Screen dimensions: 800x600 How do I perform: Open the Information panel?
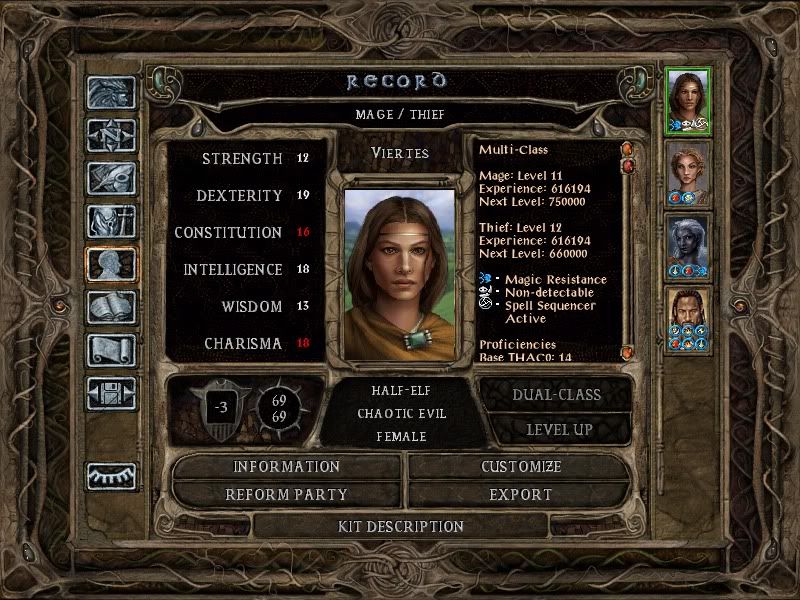pos(287,467)
